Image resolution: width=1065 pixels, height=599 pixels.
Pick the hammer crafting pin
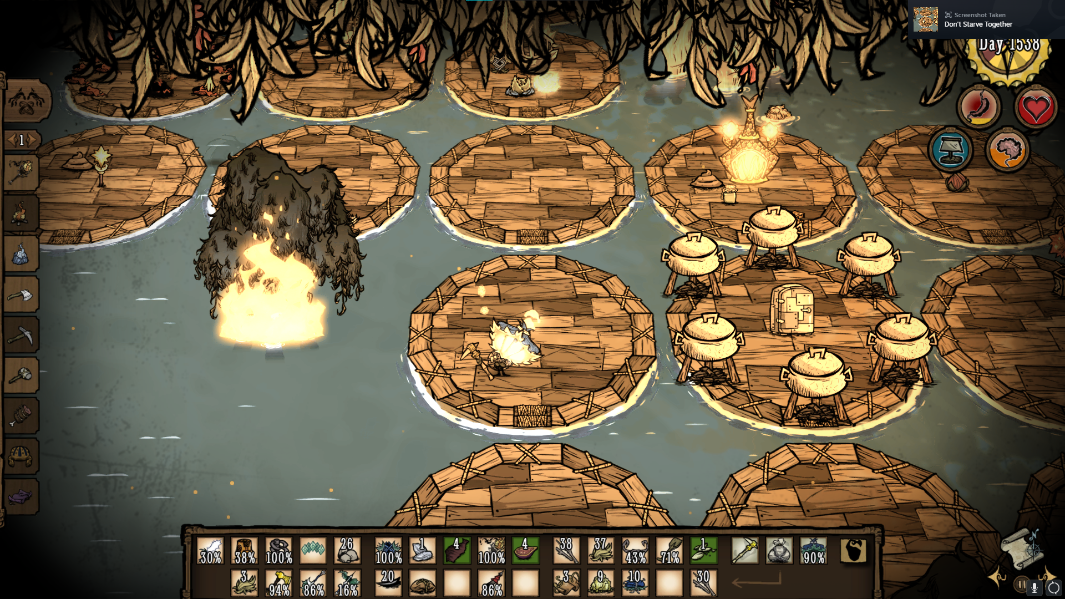pyautogui.click(x=22, y=375)
